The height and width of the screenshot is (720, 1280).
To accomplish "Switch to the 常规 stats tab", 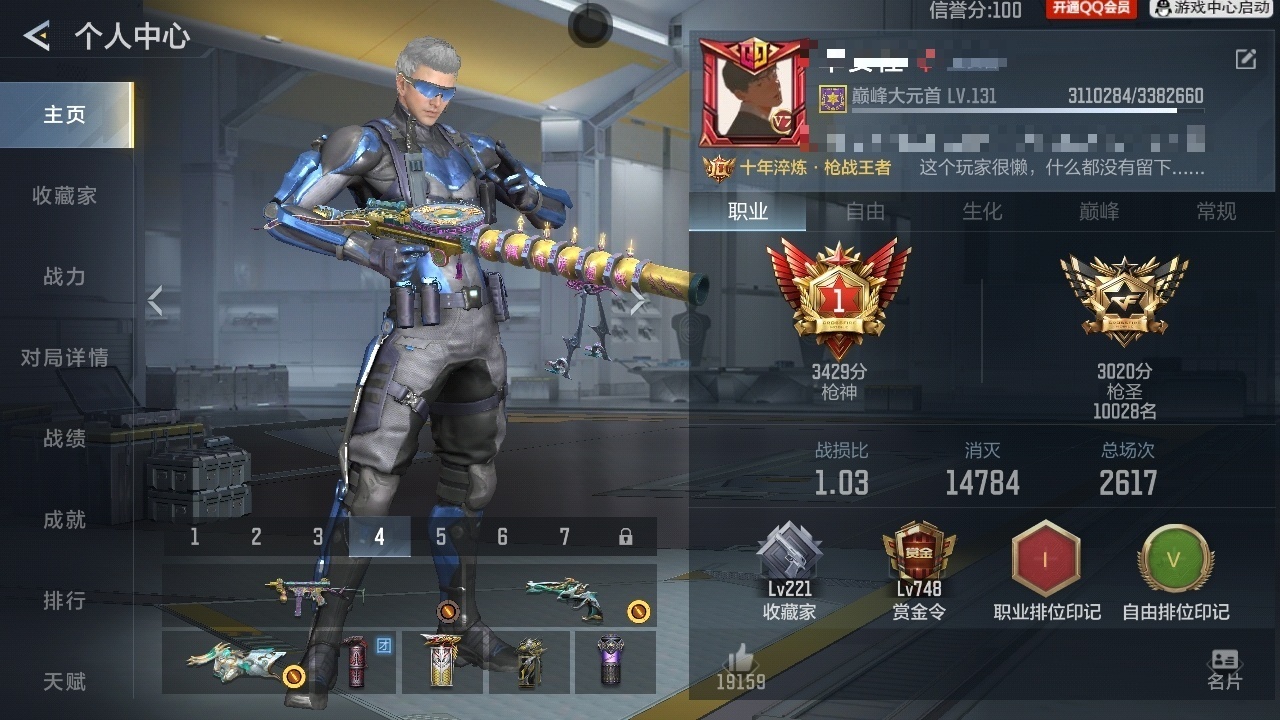I will tap(1216, 212).
